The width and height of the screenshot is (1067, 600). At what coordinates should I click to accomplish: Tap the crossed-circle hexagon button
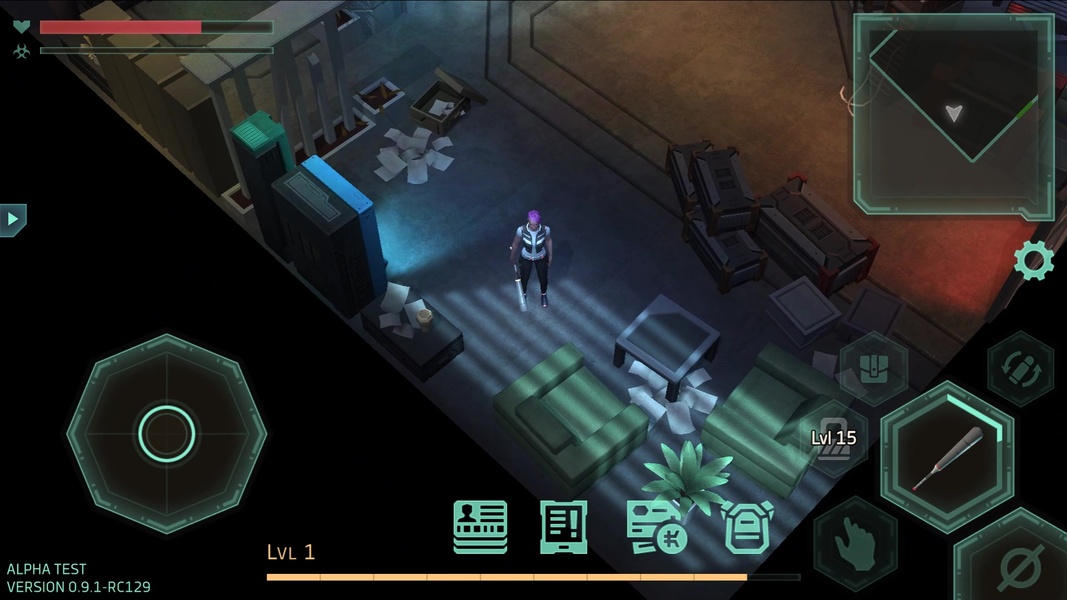click(x=1018, y=566)
